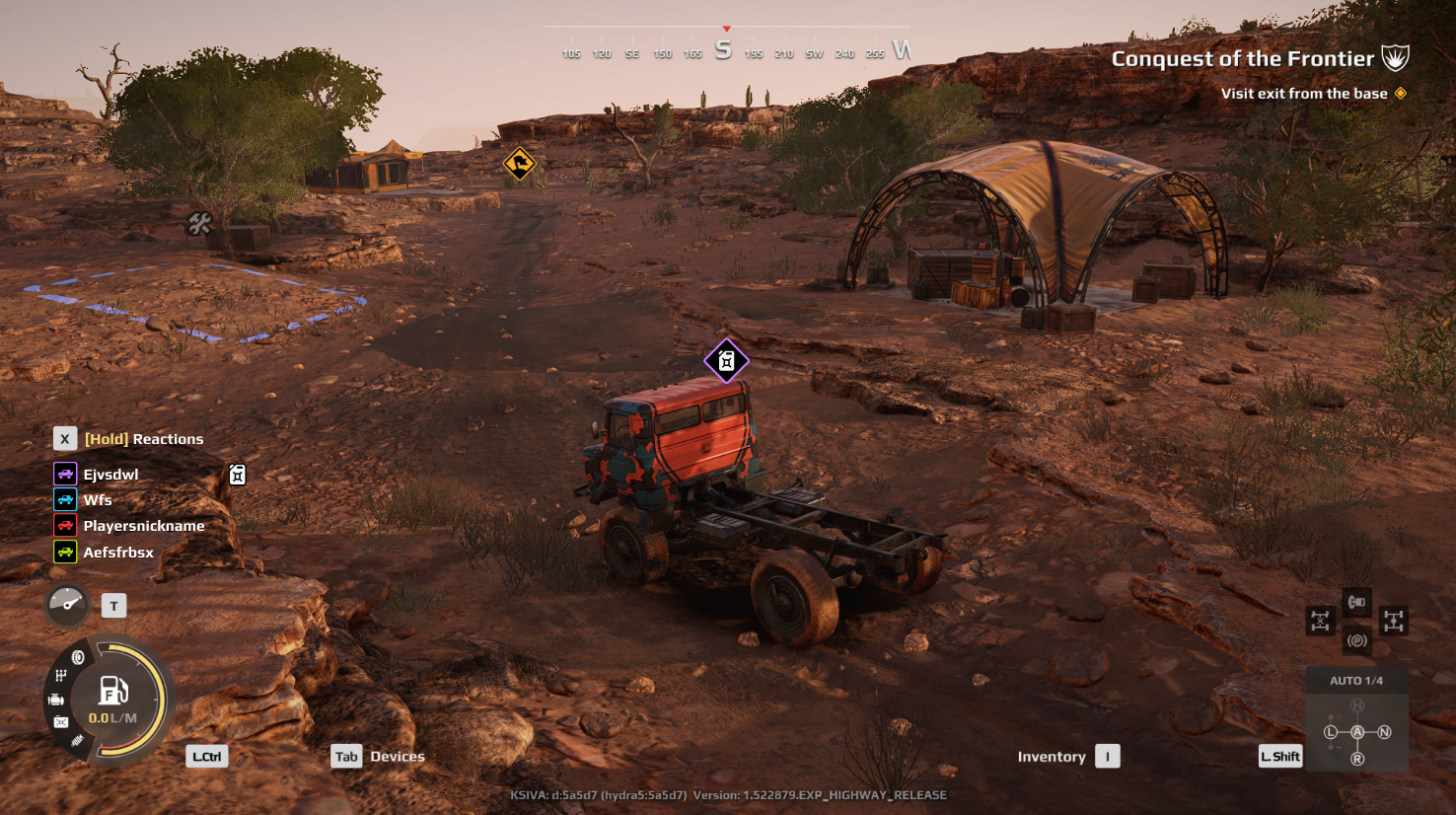
Task: Click the orange route sign waypoint marker
Action: 519,164
